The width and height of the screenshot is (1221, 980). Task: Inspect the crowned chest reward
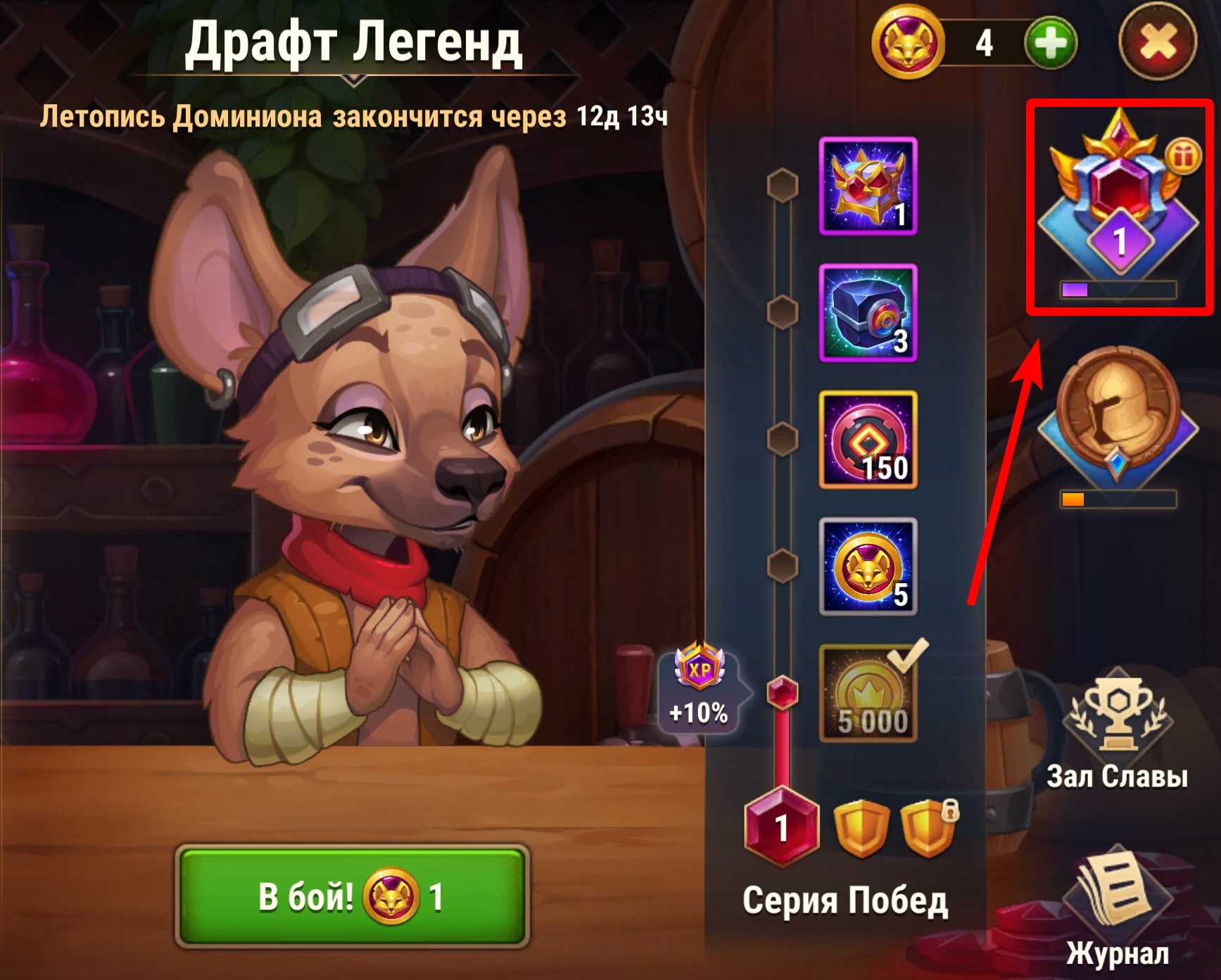click(x=868, y=186)
